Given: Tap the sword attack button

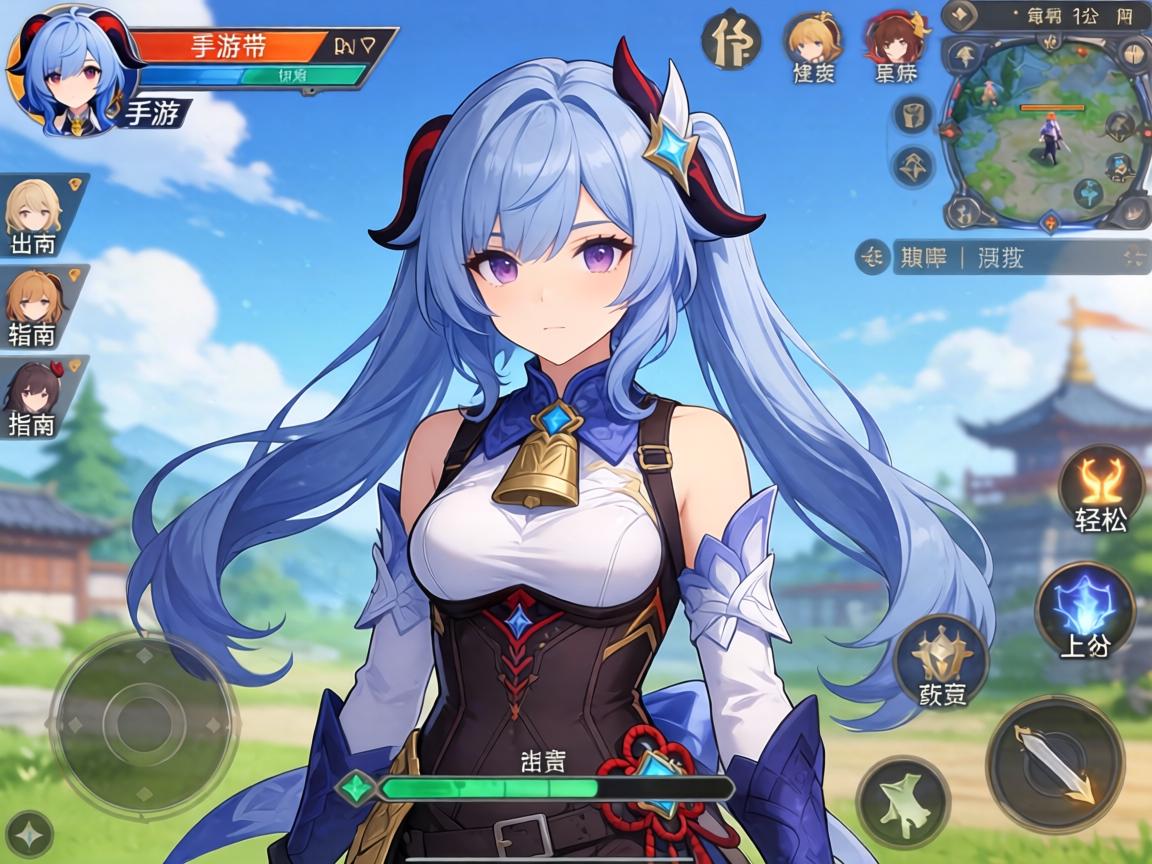Looking at the screenshot, I should pyautogui.click(x=1054, y=764).
